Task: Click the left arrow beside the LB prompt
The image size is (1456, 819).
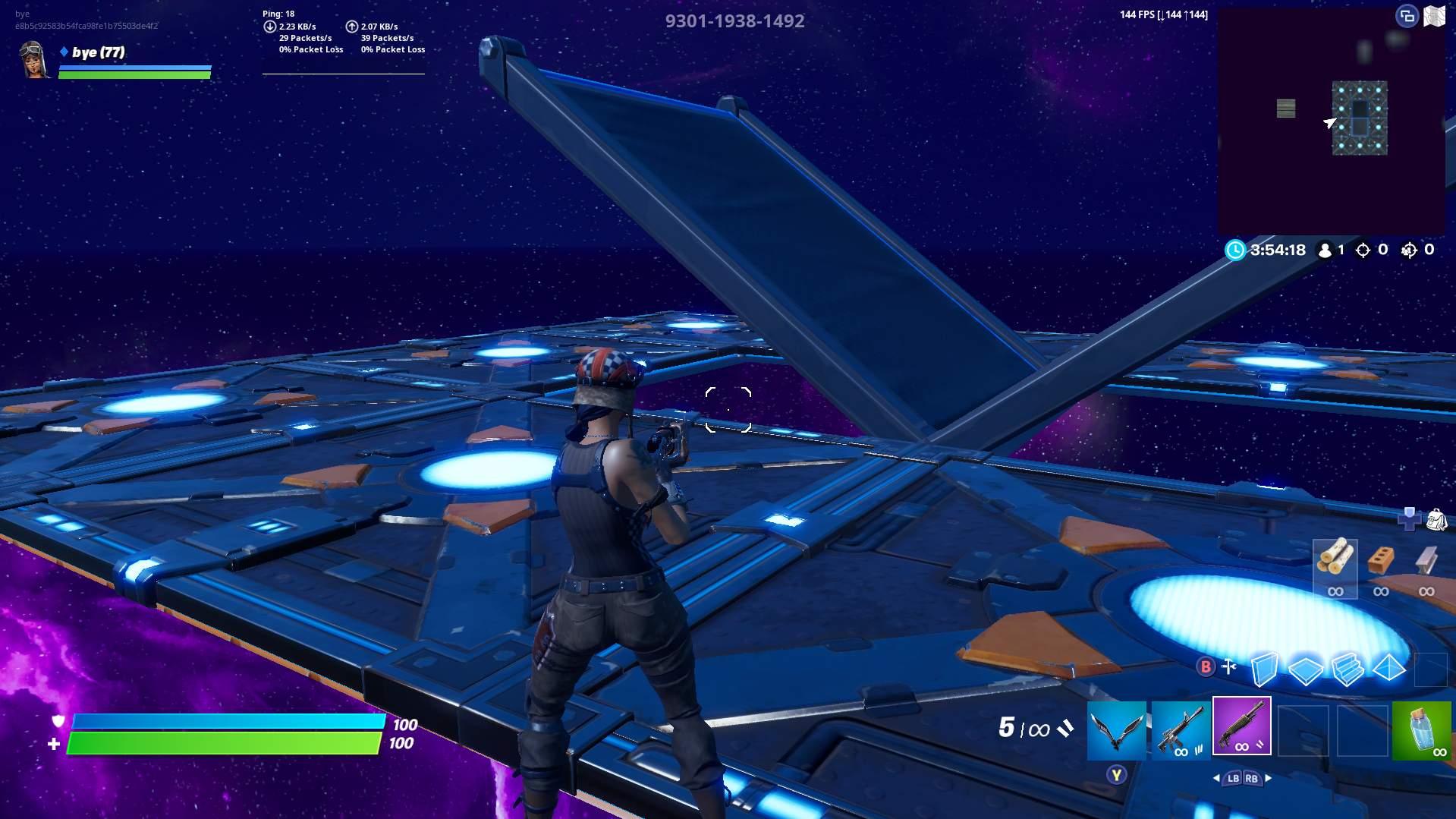Action: [1216, 779]
